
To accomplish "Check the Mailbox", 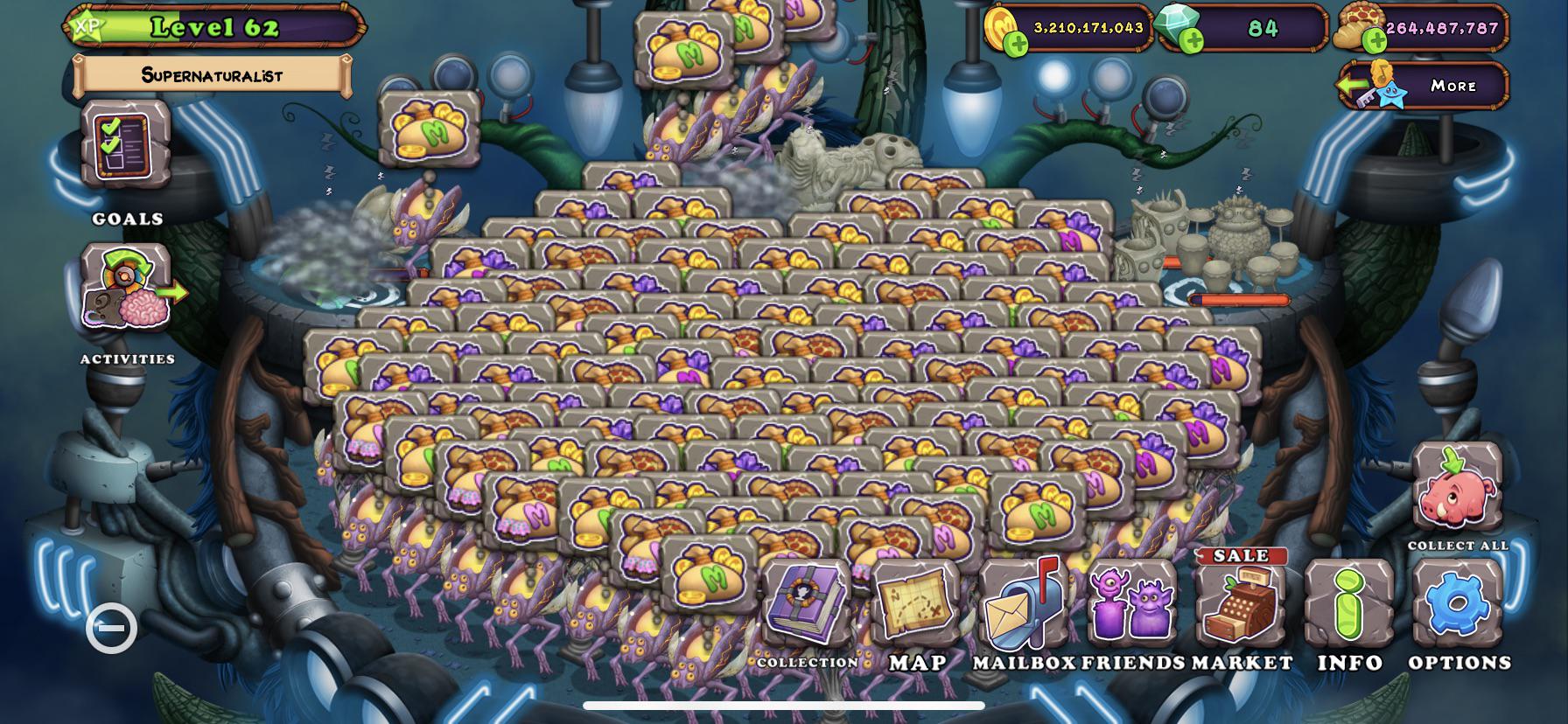I will pos(1023,605).
